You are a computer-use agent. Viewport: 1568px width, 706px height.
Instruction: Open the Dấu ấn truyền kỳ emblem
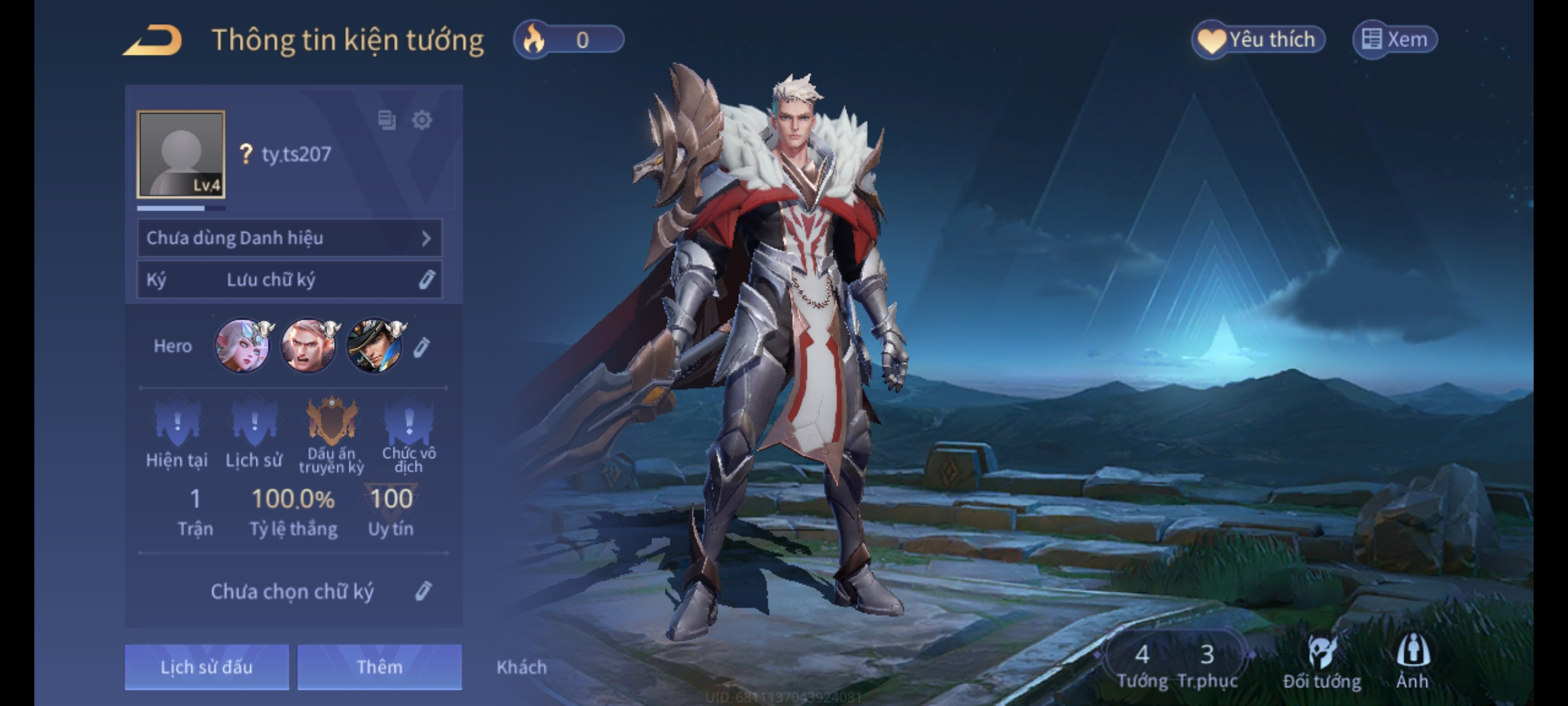(x=332, y=422)
